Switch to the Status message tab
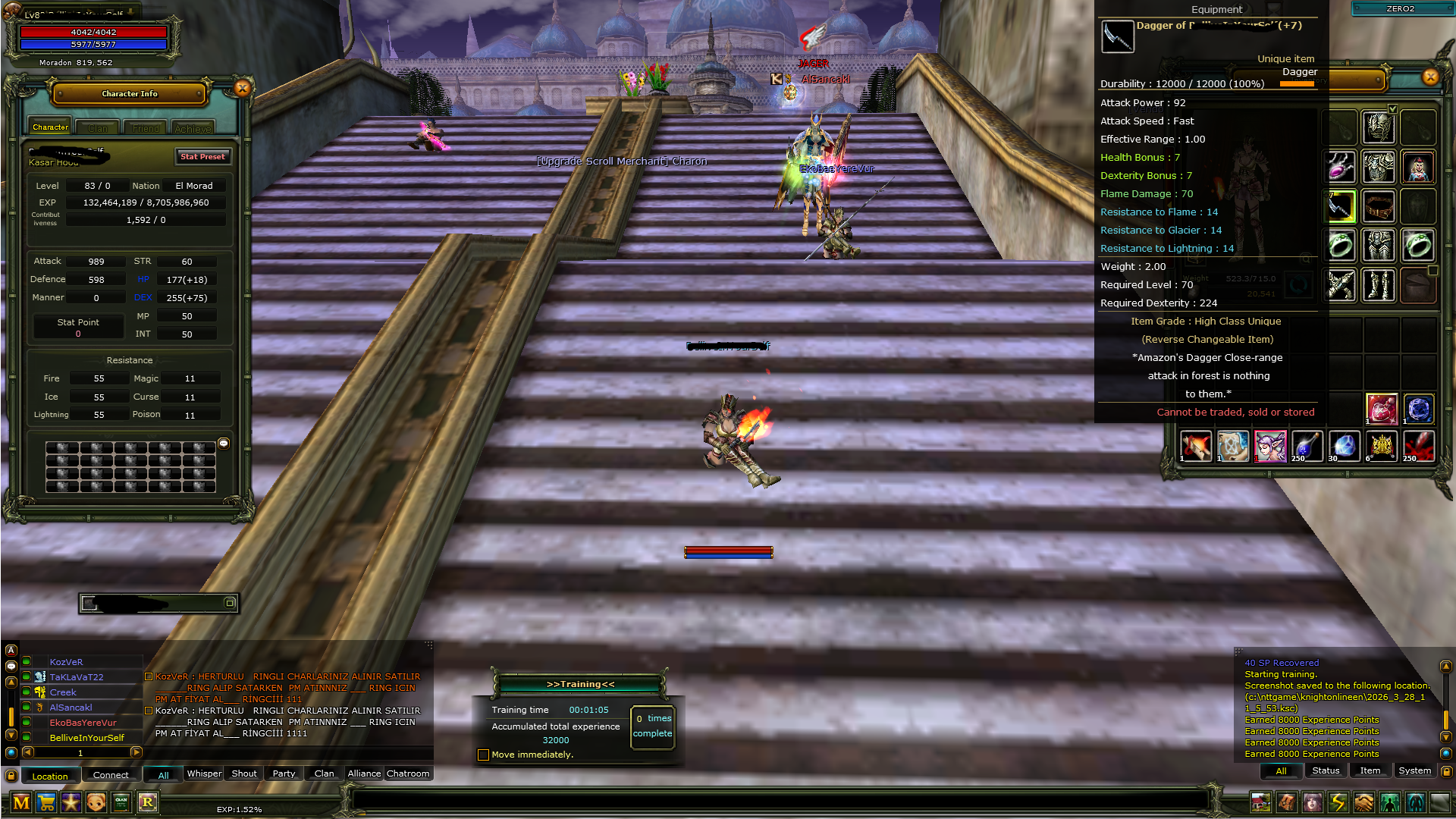 (x=1326, y=770)
